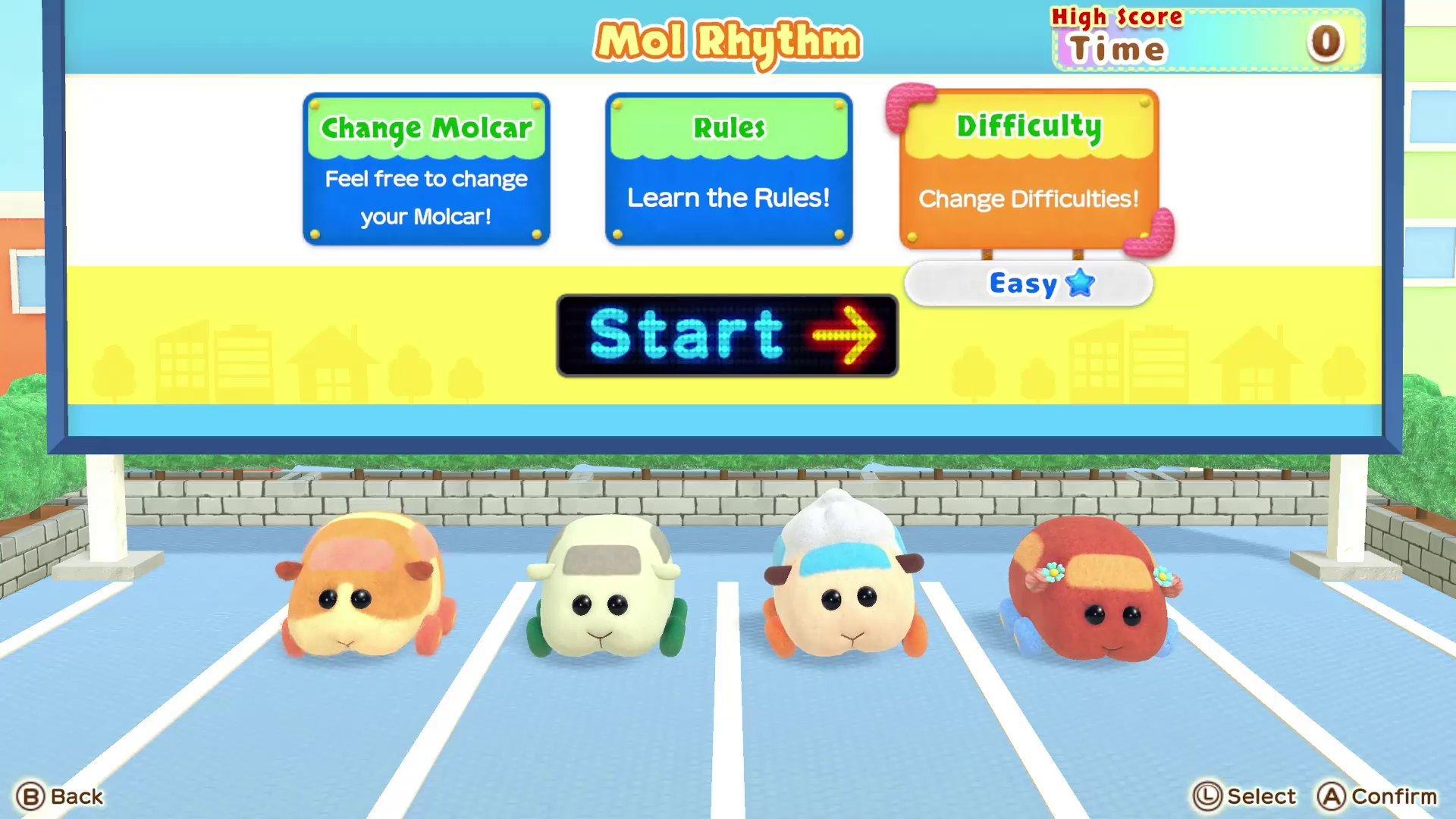1456x819 pixels.
Task: Click the Mol Rhythm title
Action: tap(726, 42)
